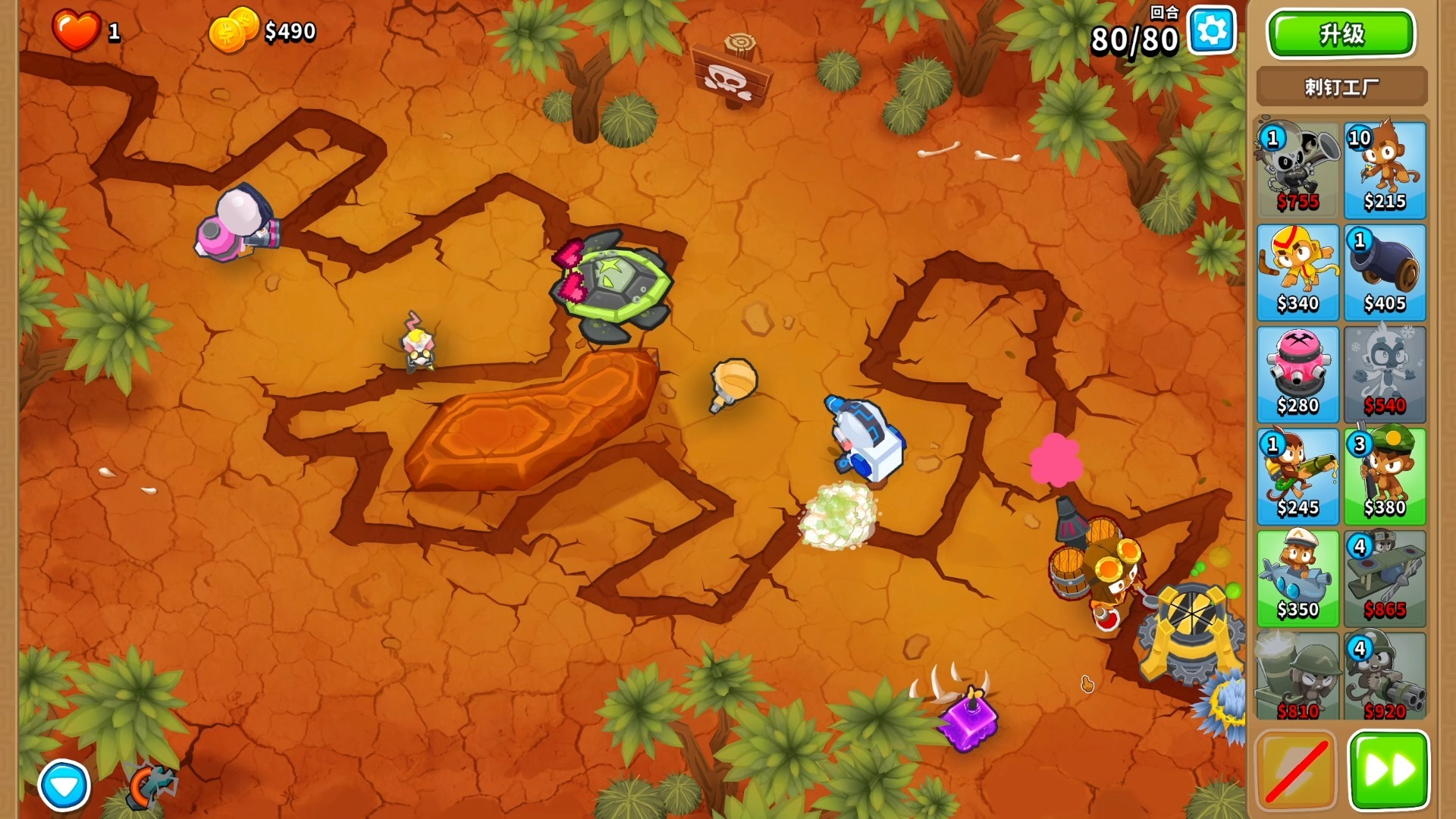Screen dimensions: 1456x819
Task: Select the $755 skull hero tower
Action: 1298,171
